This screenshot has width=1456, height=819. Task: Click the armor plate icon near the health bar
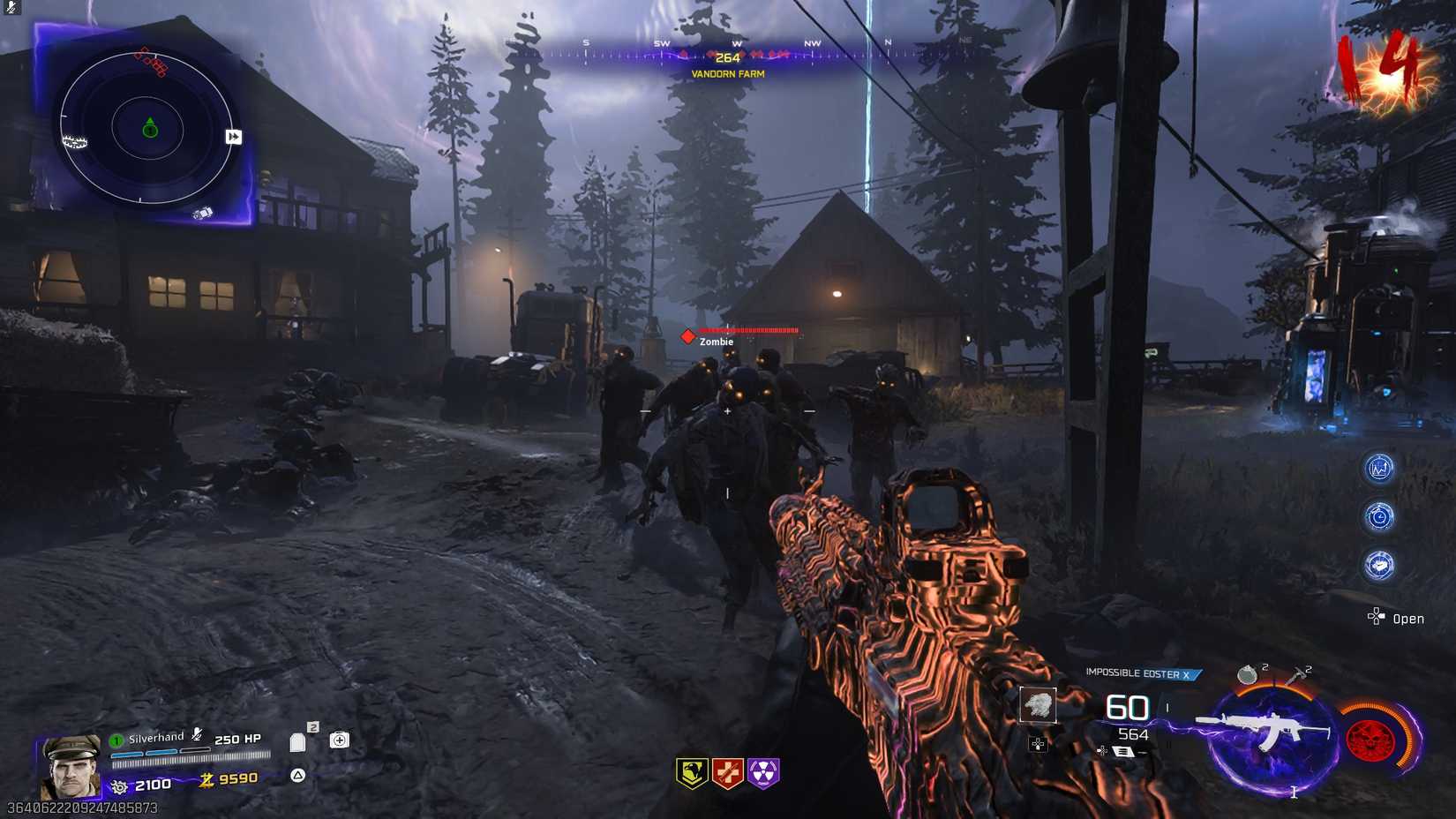click(x=297, y=742)
